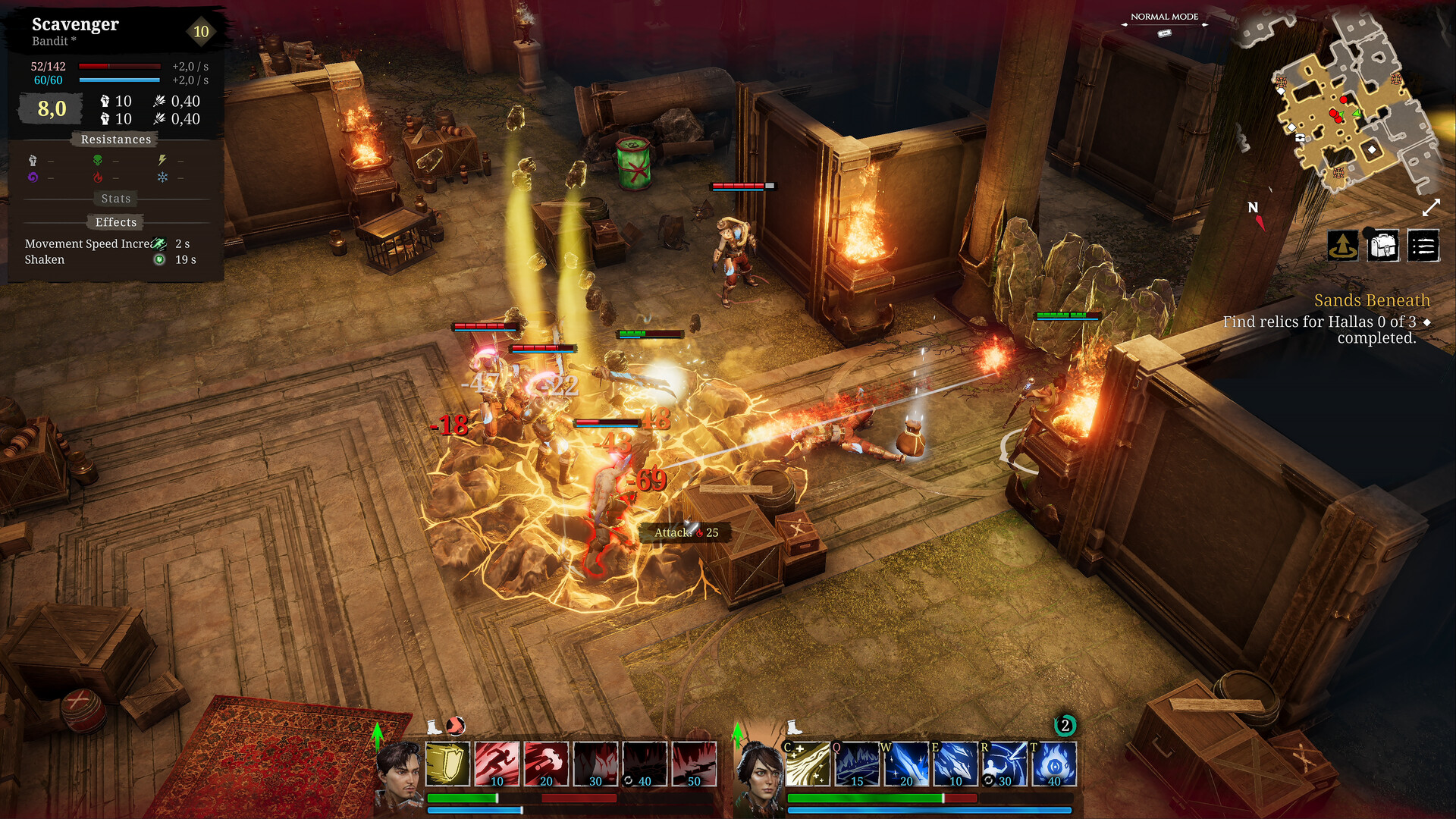Expand the Stats section of the Scavenger panel

click(115, 198)
